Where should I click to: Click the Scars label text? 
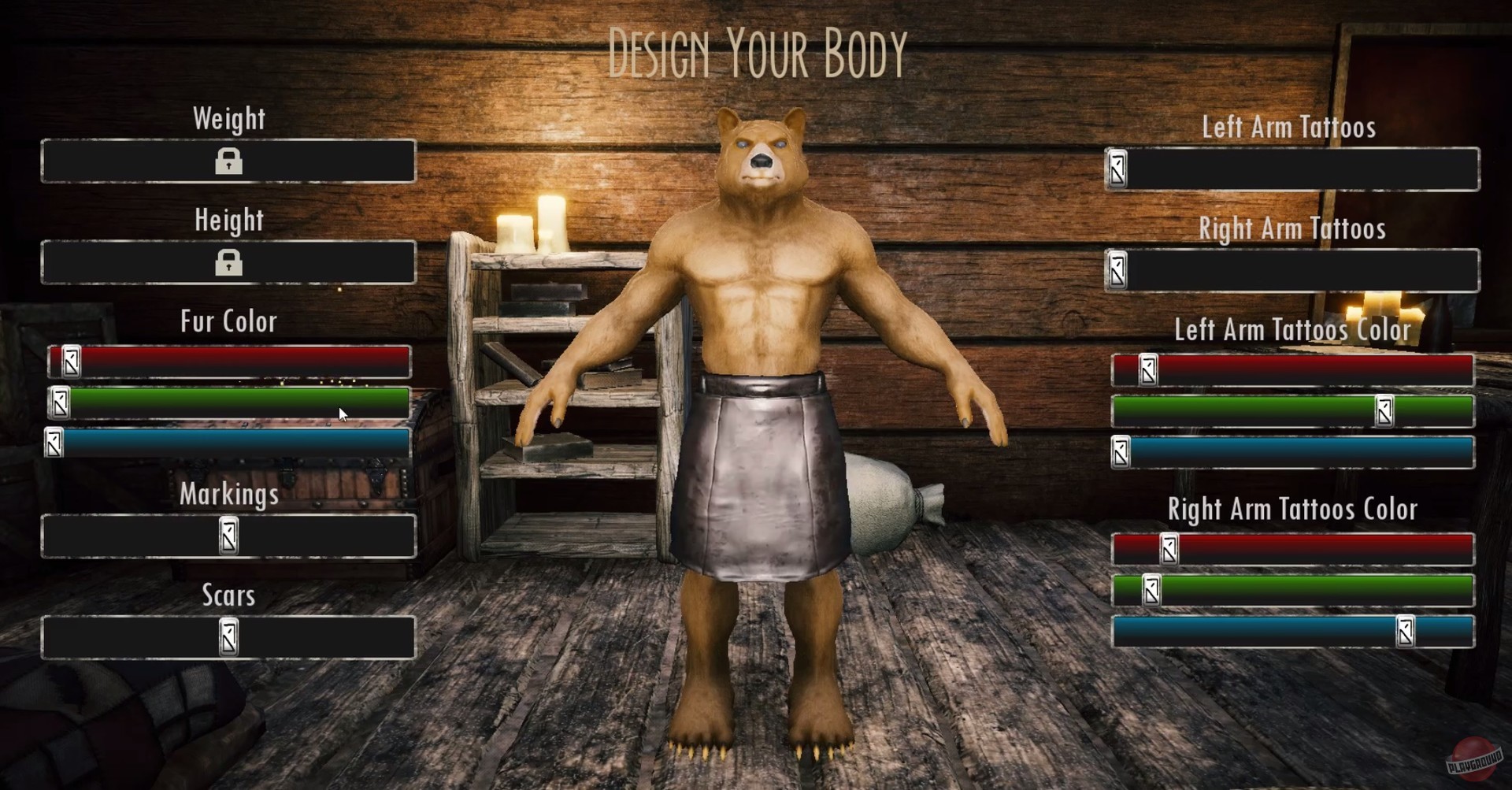[228, 596]
